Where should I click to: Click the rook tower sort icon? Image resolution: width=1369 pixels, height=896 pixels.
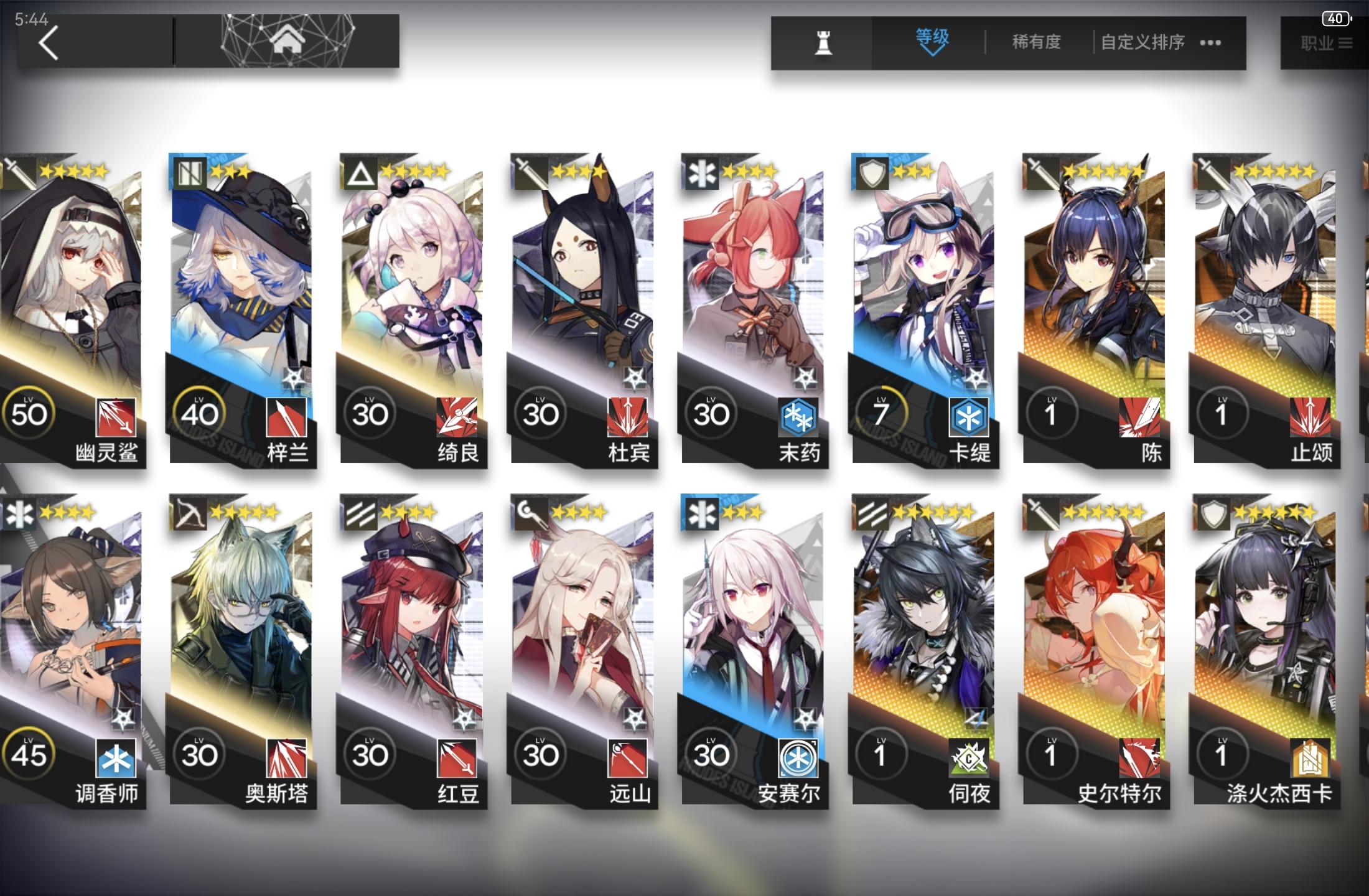pos(823,42)
